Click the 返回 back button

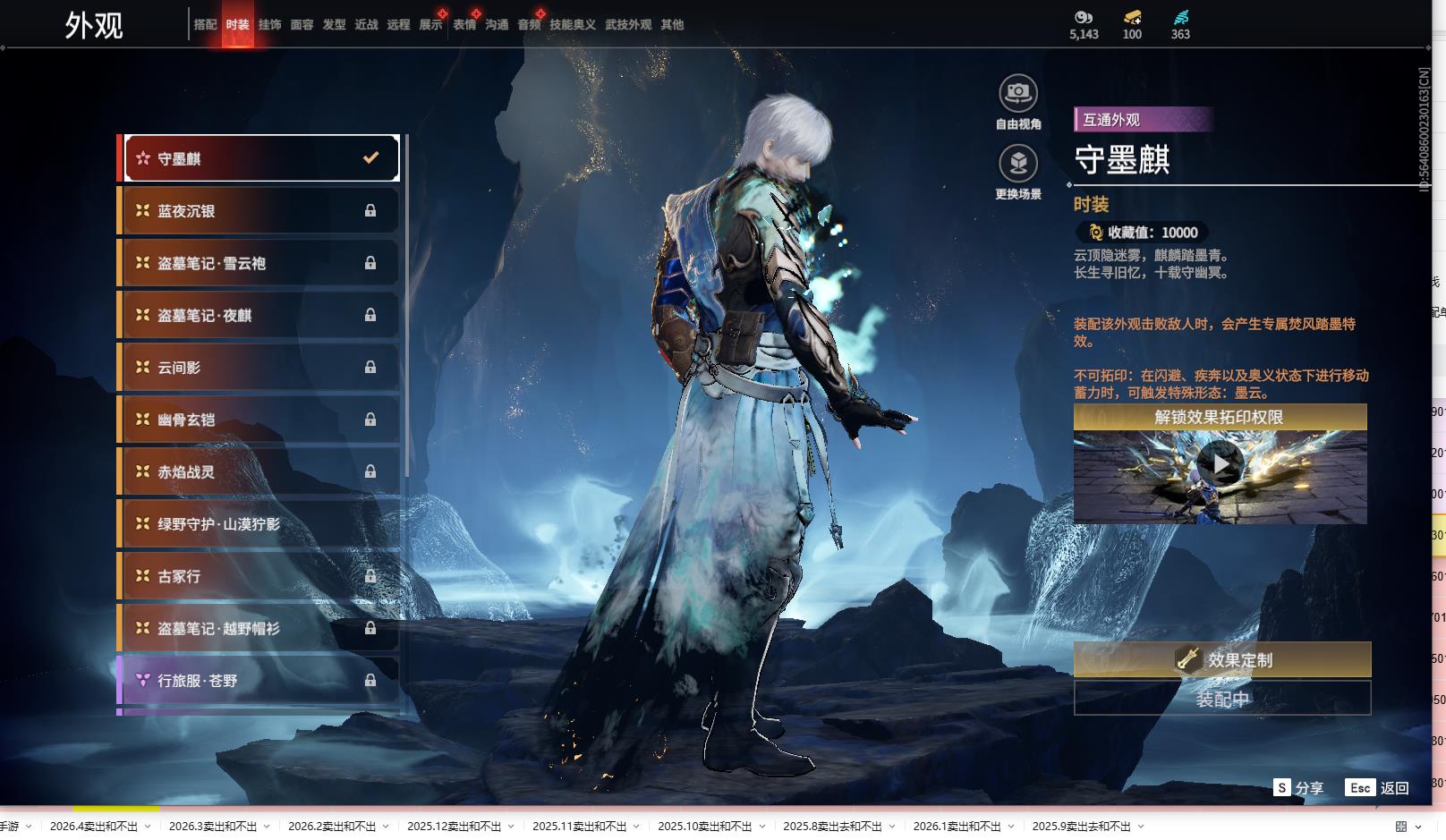click(x=1378, y=788)
